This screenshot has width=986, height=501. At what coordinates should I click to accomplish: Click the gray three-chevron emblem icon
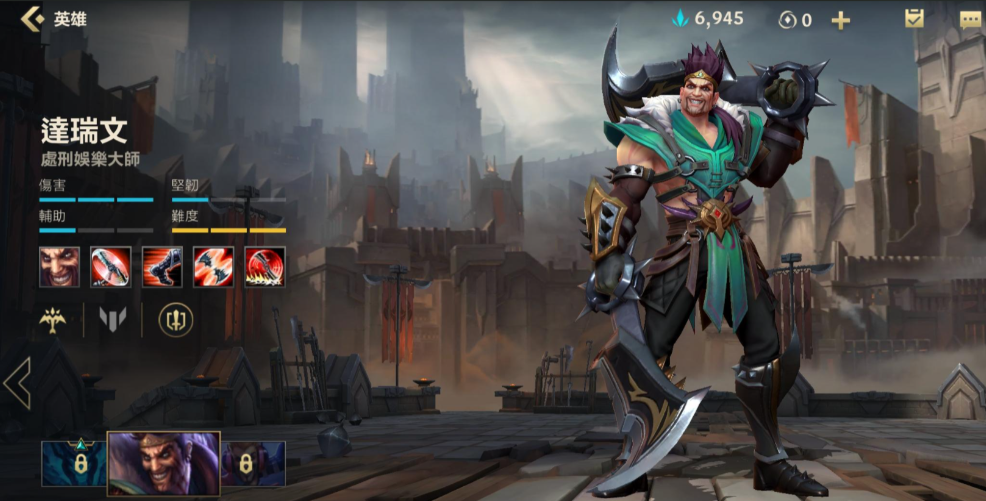[112, 320]
